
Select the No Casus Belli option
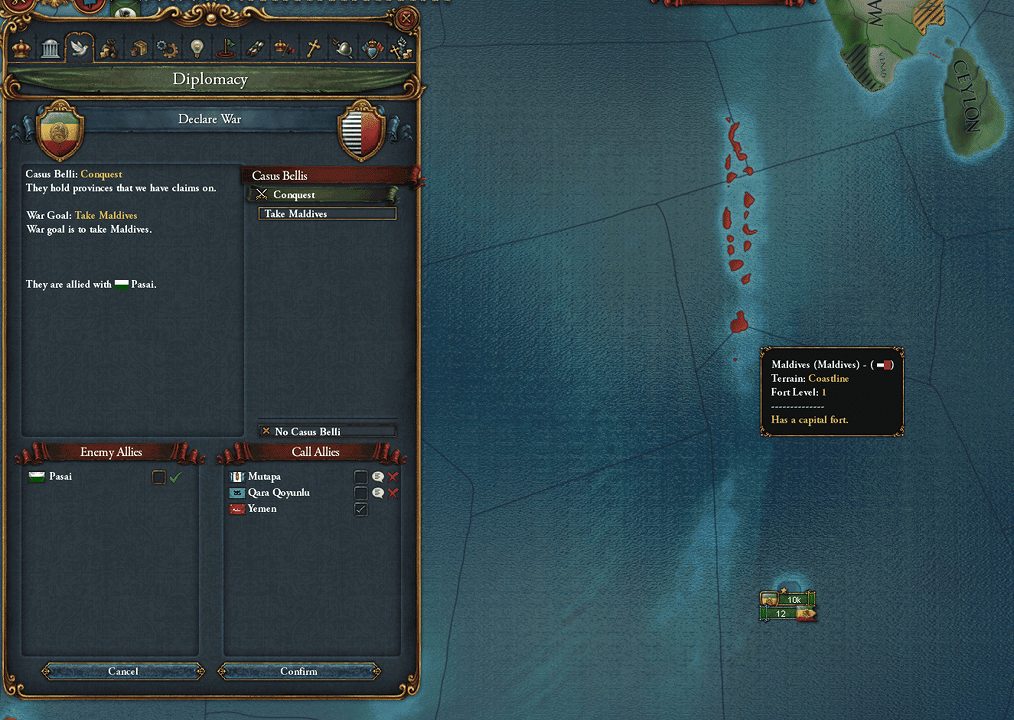click(327, 431)
